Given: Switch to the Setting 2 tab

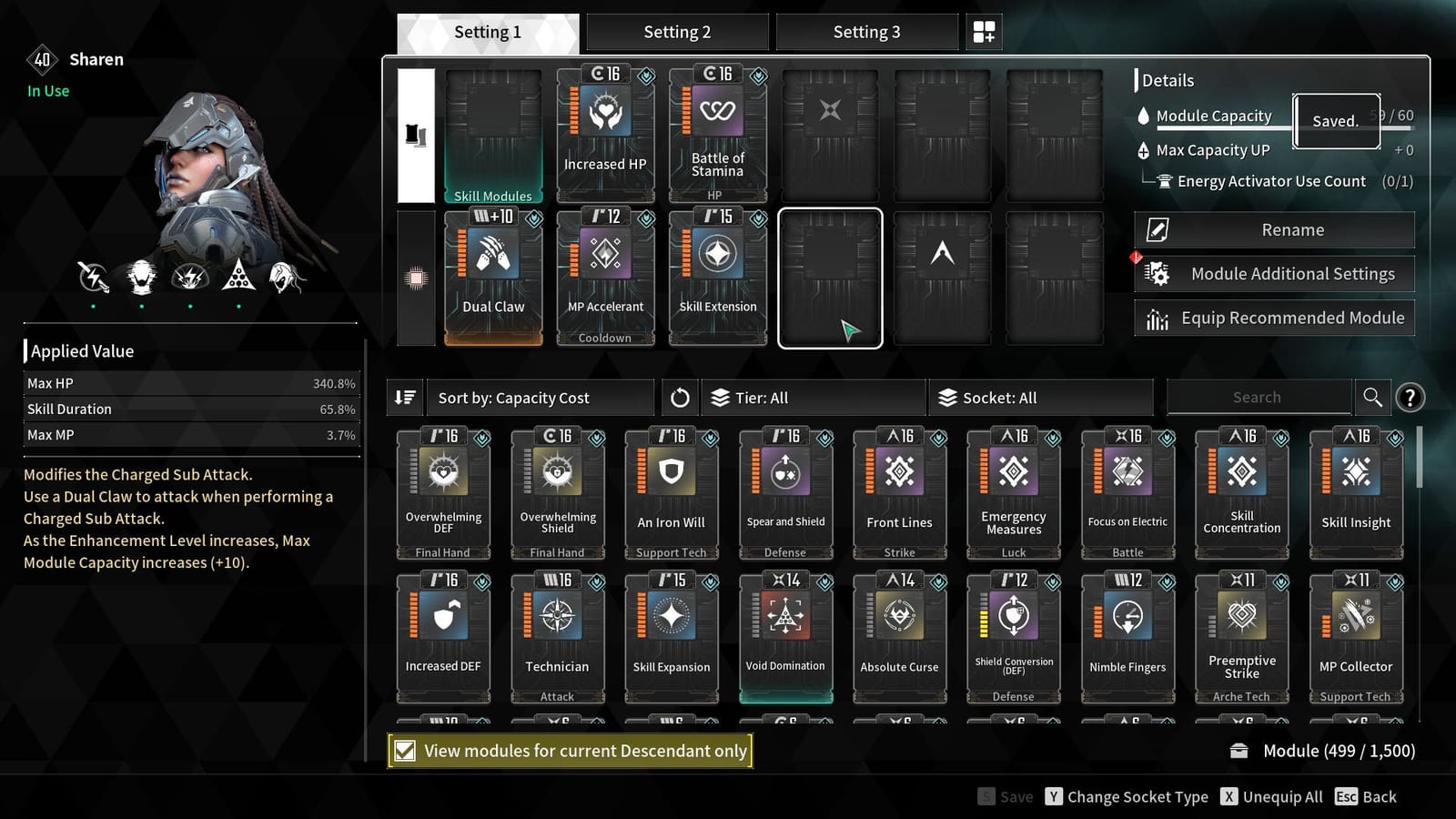Looking at the screenshot, I should (x=677, y=31).
